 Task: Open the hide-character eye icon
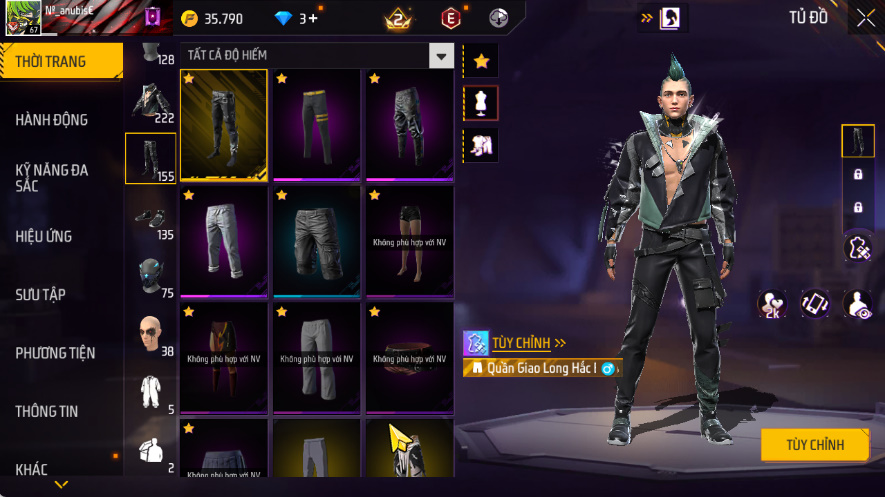pos(857,304)
